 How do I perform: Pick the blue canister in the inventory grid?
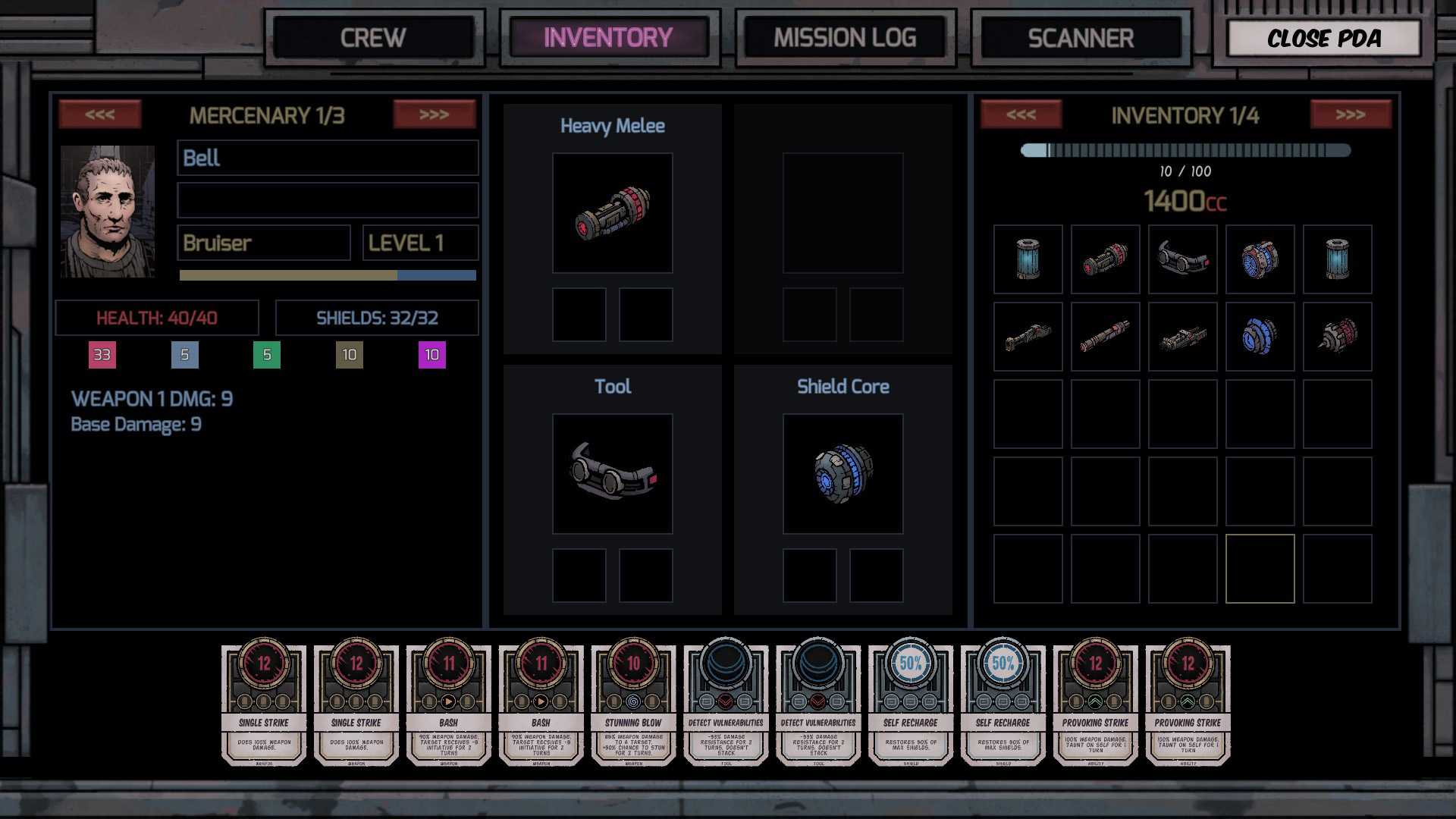(1027, 259)
